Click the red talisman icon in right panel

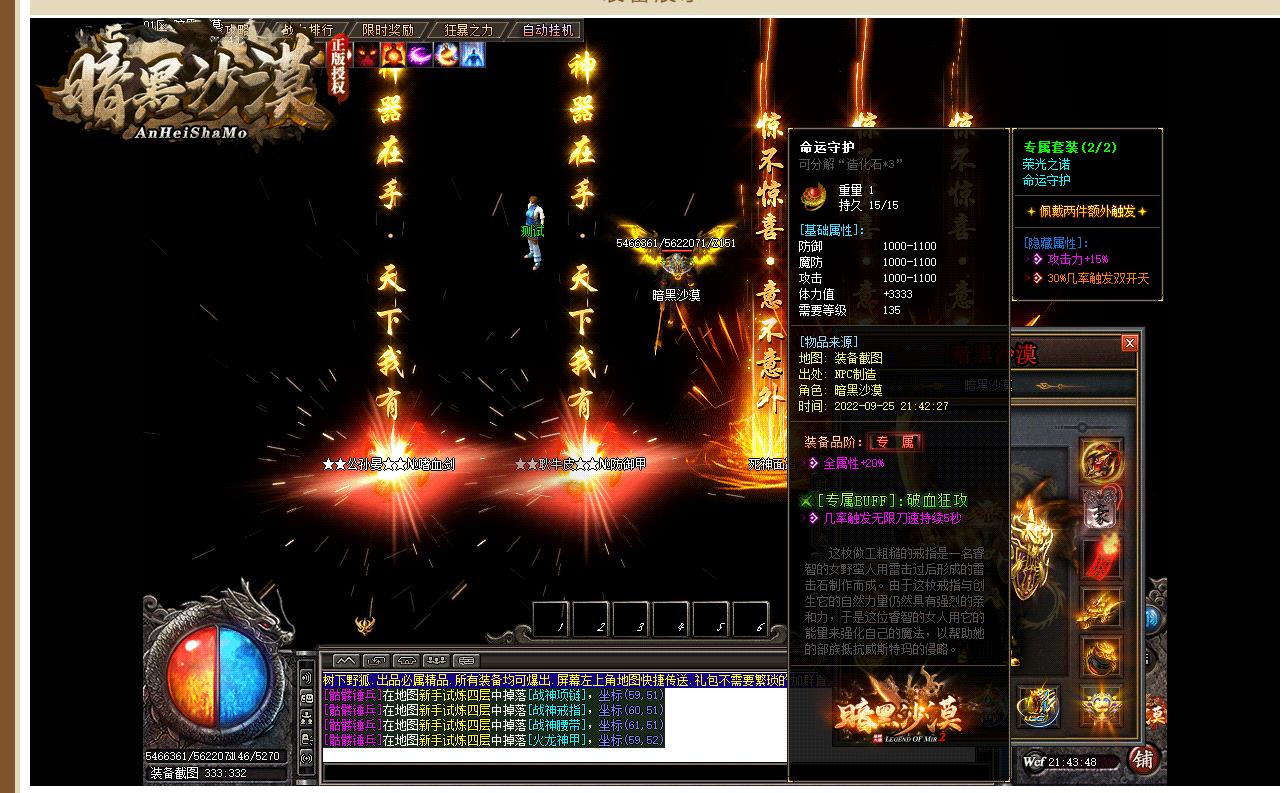[1101, 558]
